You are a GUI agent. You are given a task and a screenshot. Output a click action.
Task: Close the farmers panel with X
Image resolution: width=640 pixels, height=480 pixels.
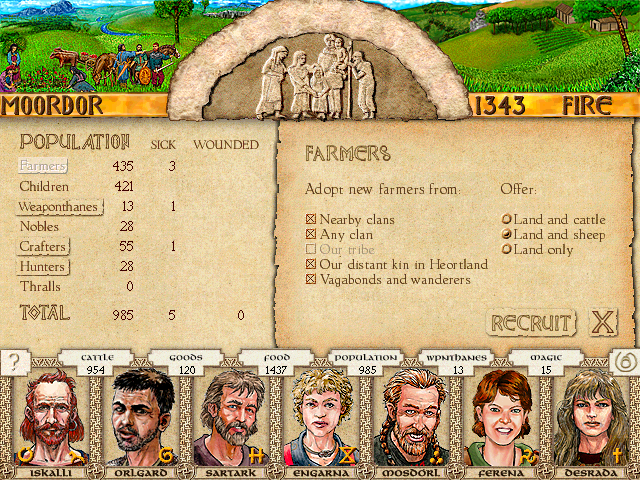pyautogui.click(x=602, y=322)
